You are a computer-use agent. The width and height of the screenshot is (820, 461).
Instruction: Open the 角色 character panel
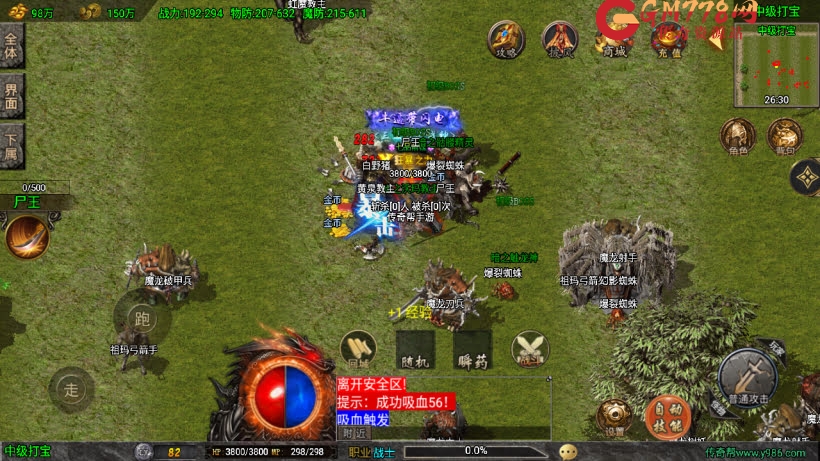(737, 136)
